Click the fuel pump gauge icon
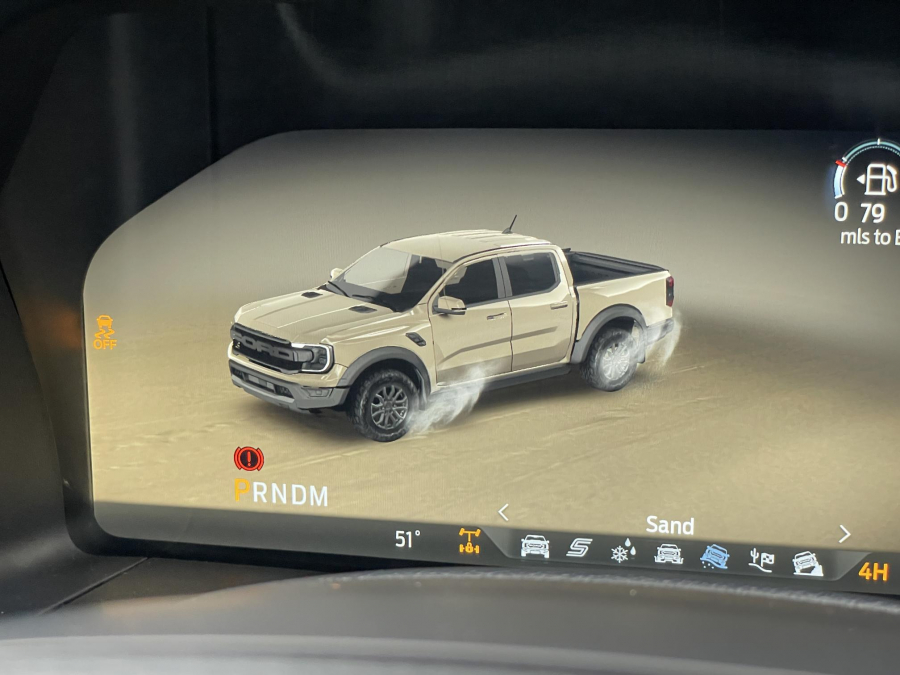 pyautogui.click(x=878, y=179)
